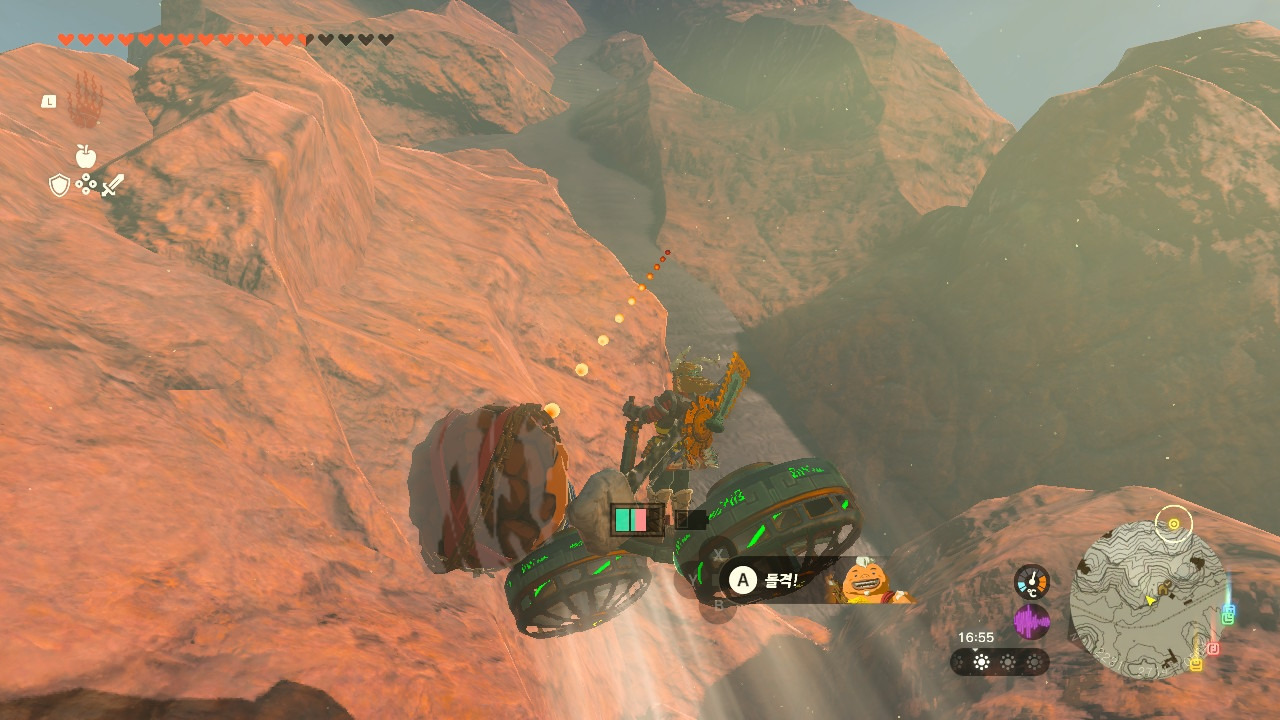Select the hand ability icon
The height and width of the screenshot is (720, 1280).
coord(86,100)
